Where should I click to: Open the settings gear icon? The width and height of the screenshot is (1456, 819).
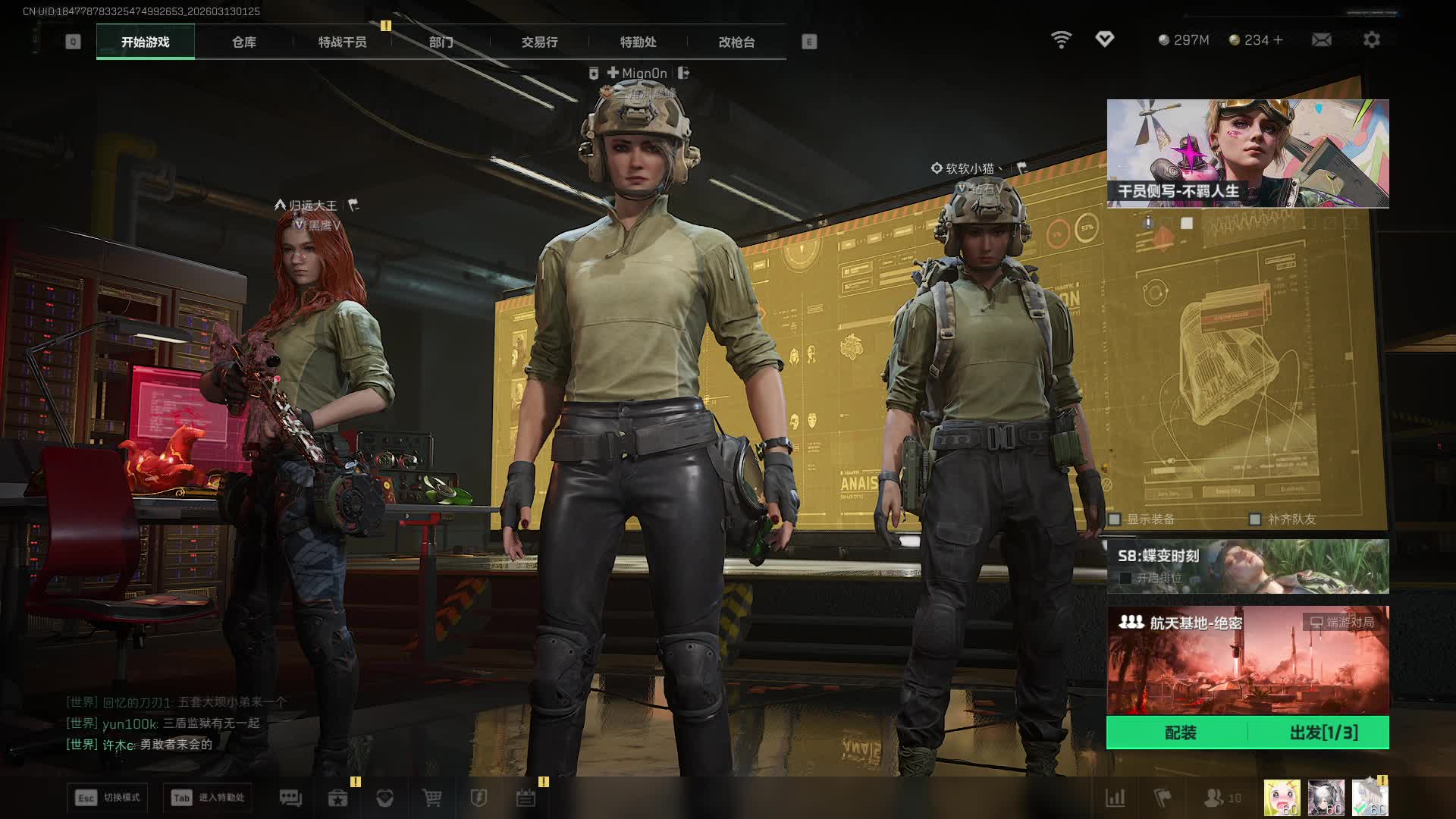(x=1371, y=39)
